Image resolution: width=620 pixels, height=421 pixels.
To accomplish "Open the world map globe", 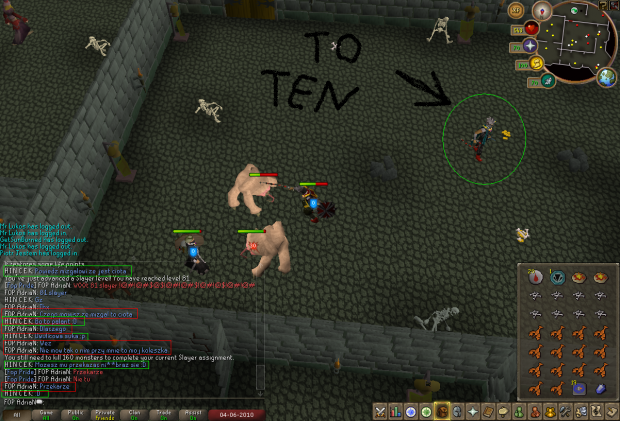I will [606, 77].
